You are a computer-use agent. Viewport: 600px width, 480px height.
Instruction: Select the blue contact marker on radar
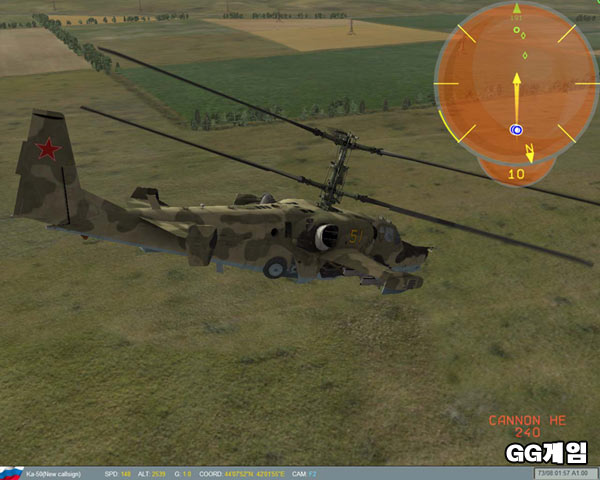click(516, 130)
